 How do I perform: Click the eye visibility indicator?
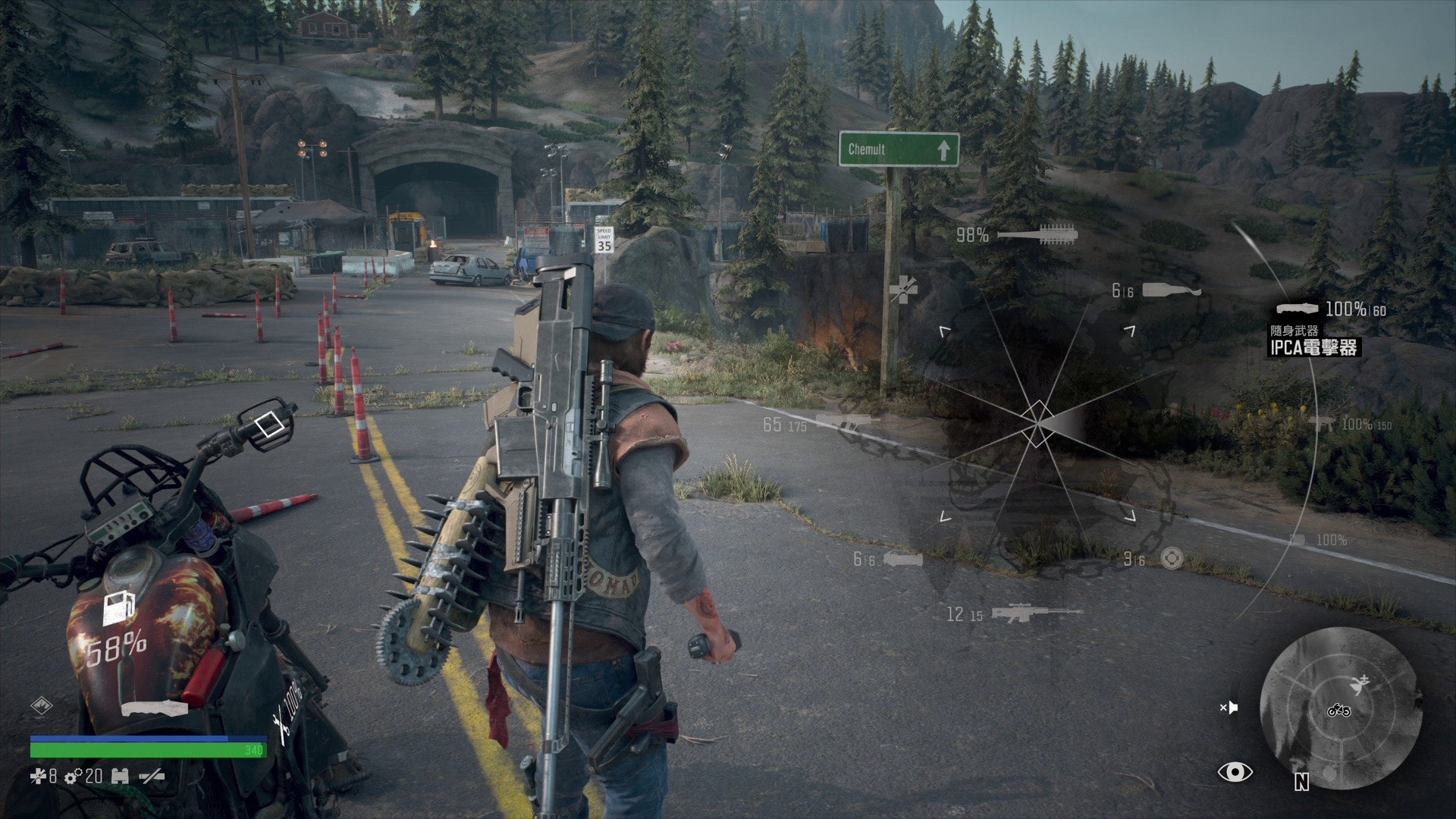coord(1235,772)
